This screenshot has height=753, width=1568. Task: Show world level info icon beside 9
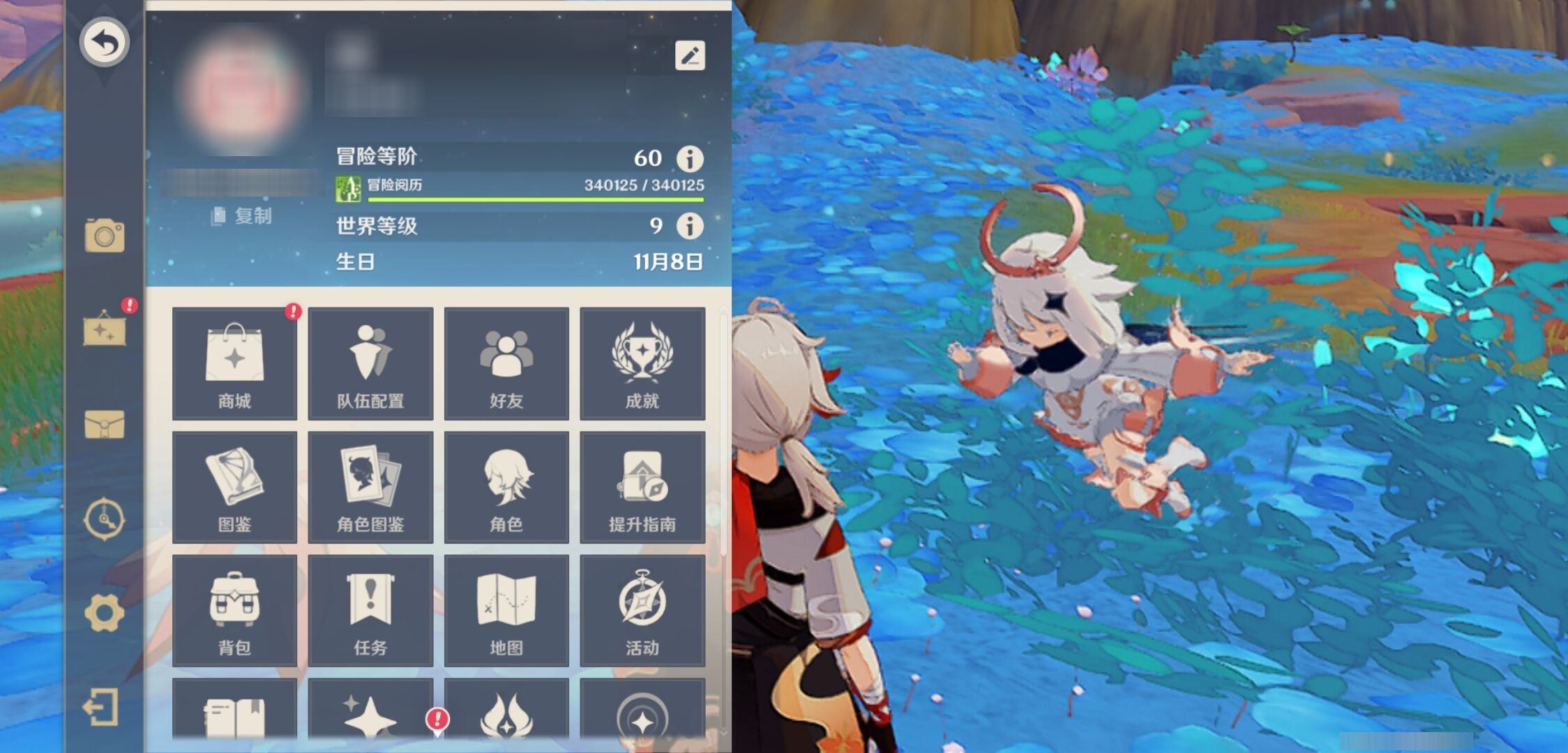coord(690,226)
